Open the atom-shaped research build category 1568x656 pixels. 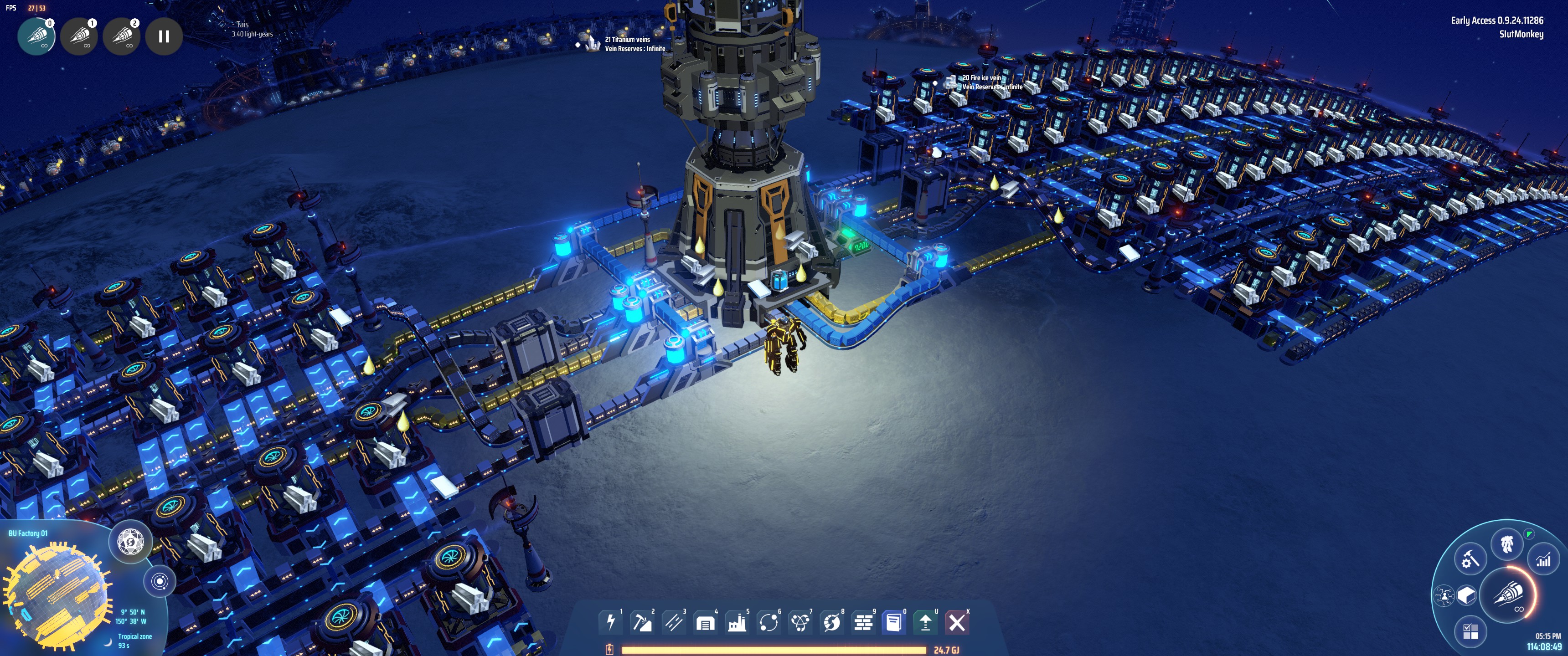(800, 623)
